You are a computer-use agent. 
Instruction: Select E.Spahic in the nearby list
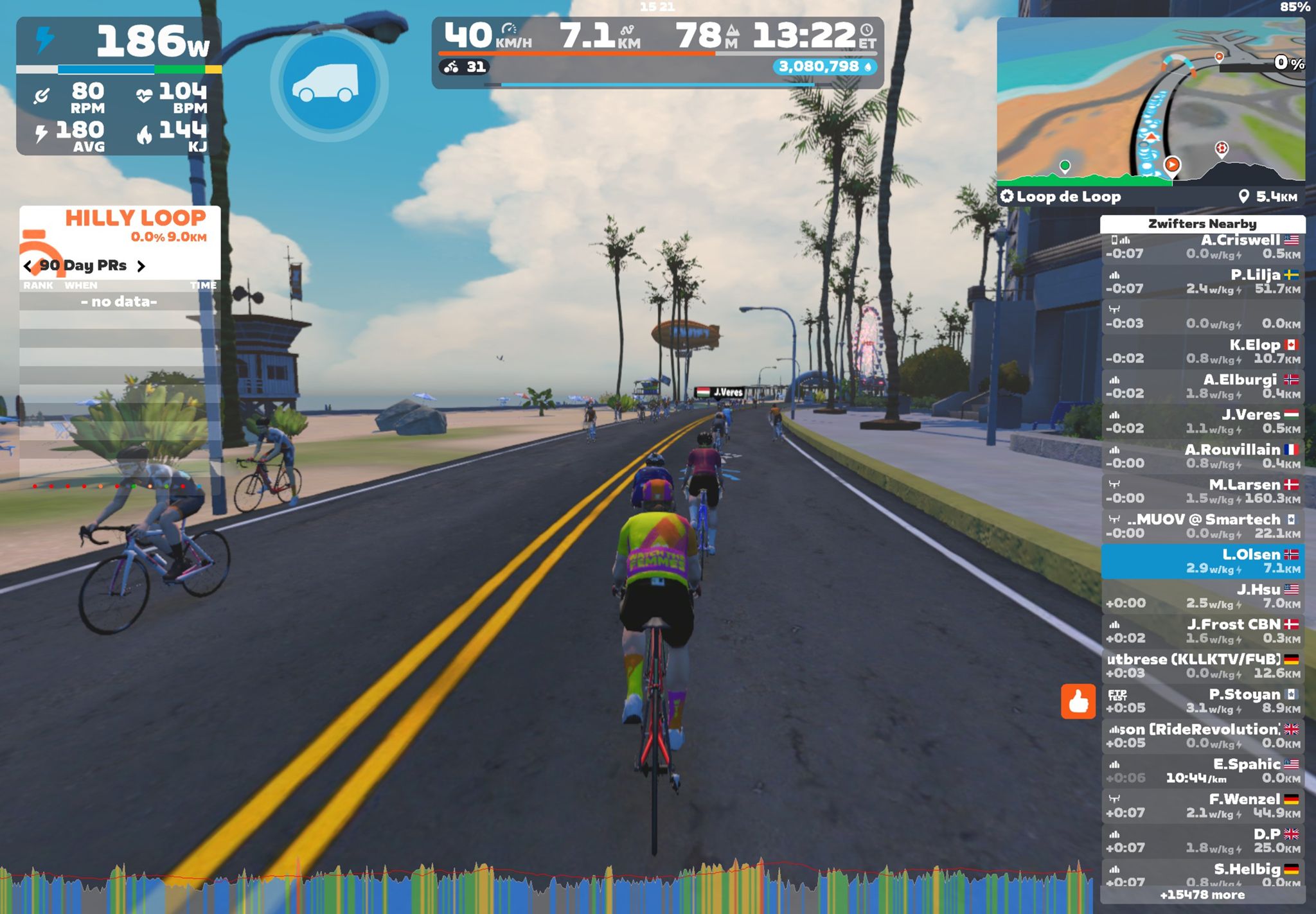coord(1202,771)
